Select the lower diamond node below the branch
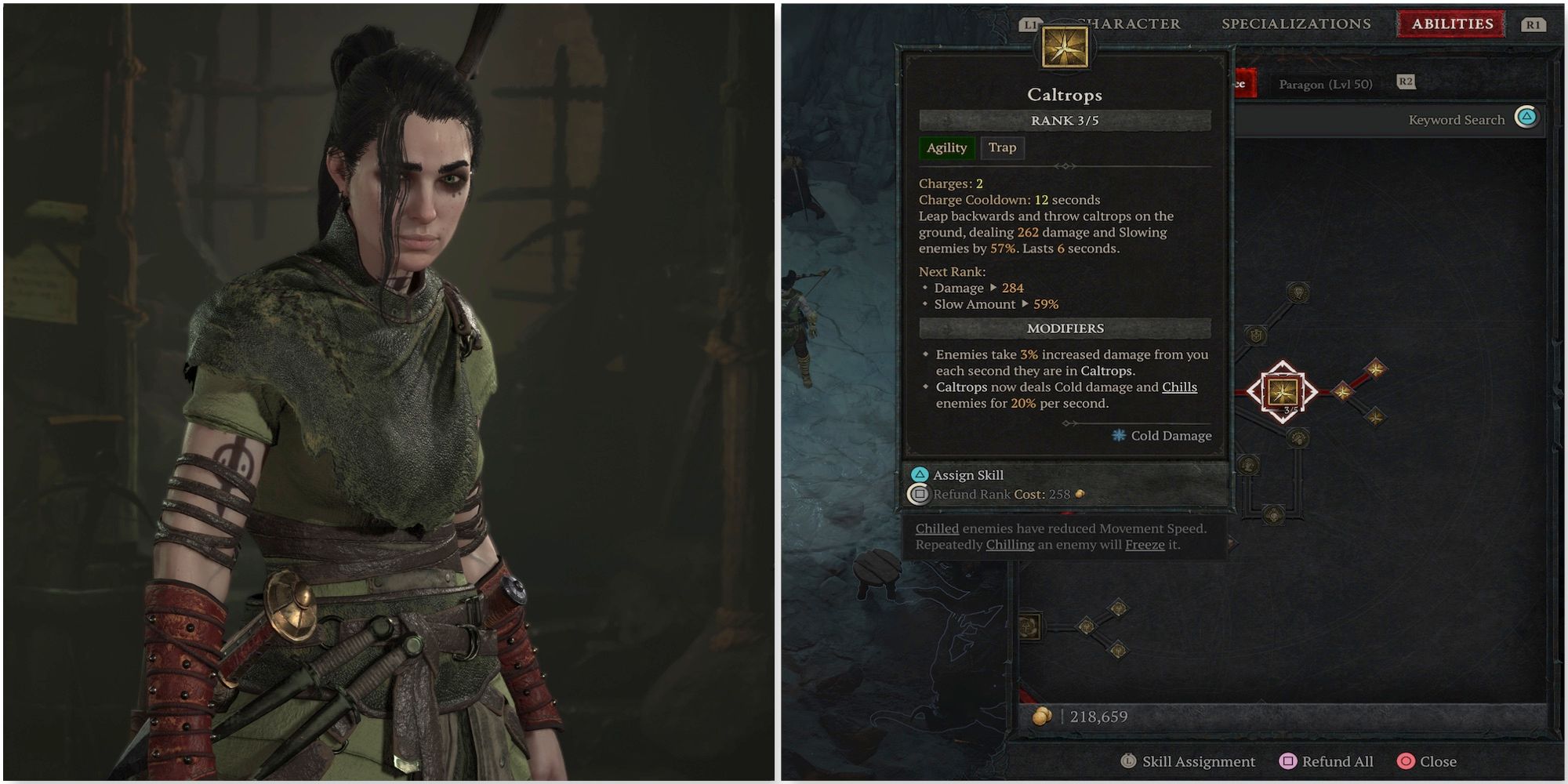 coord(1377,417)
